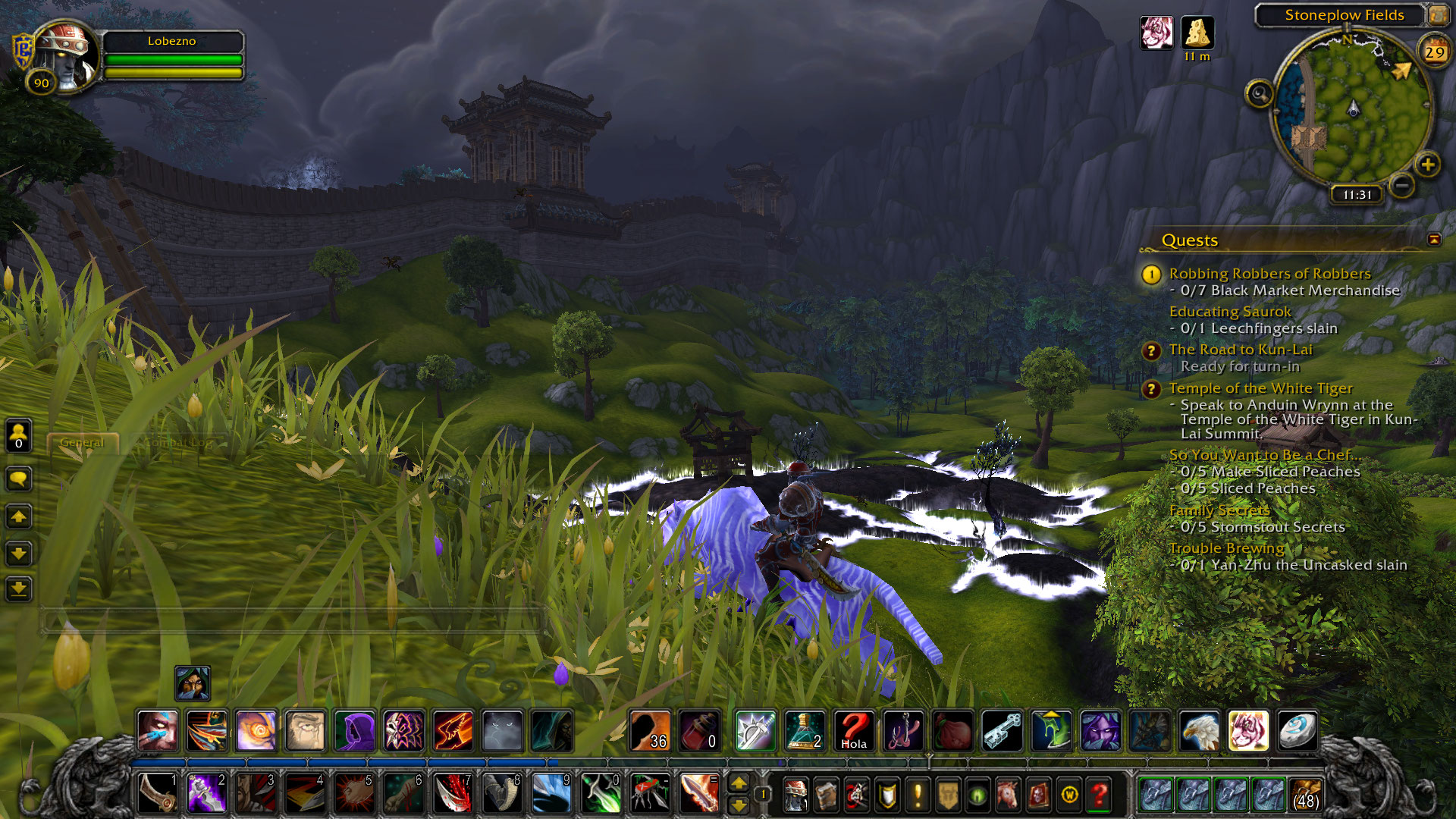
Task: Open the calendar showing day 29
Action: pyautogui.click(x=1433, y=52)
